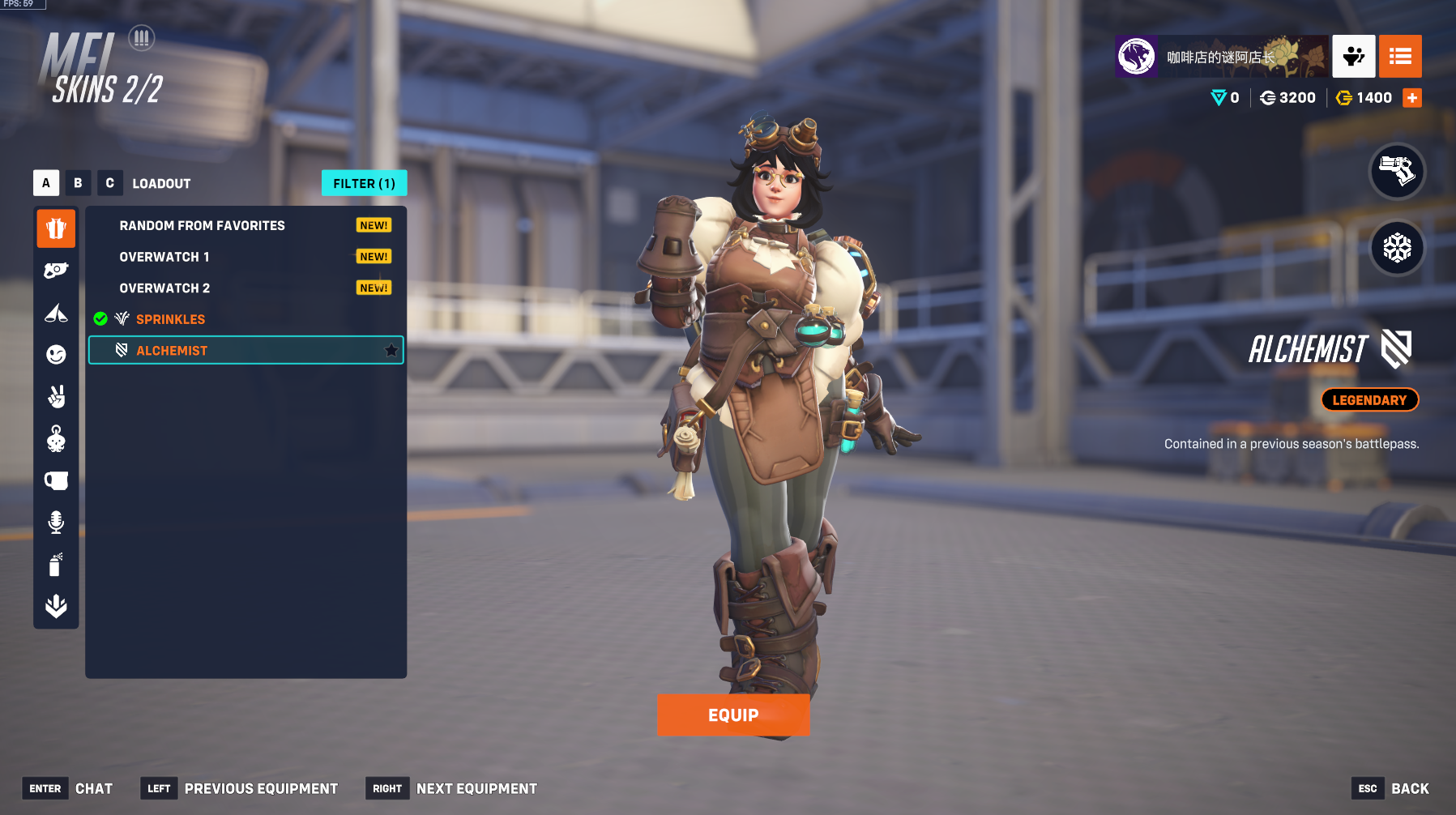Equip the Alchemist skin
This screenshot has height=815, width=1456.
733,715
